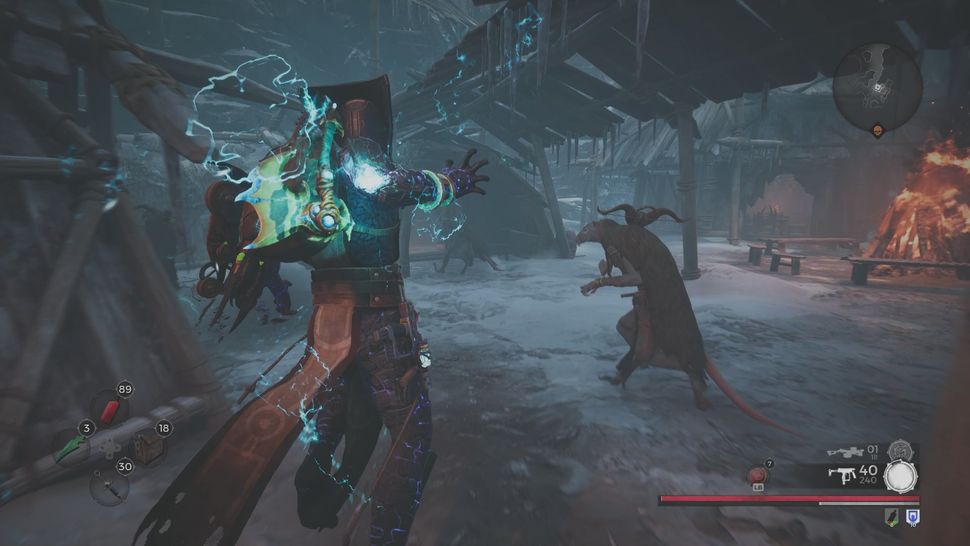Select the equipped submachine gun icon

(x=845, y=474)
